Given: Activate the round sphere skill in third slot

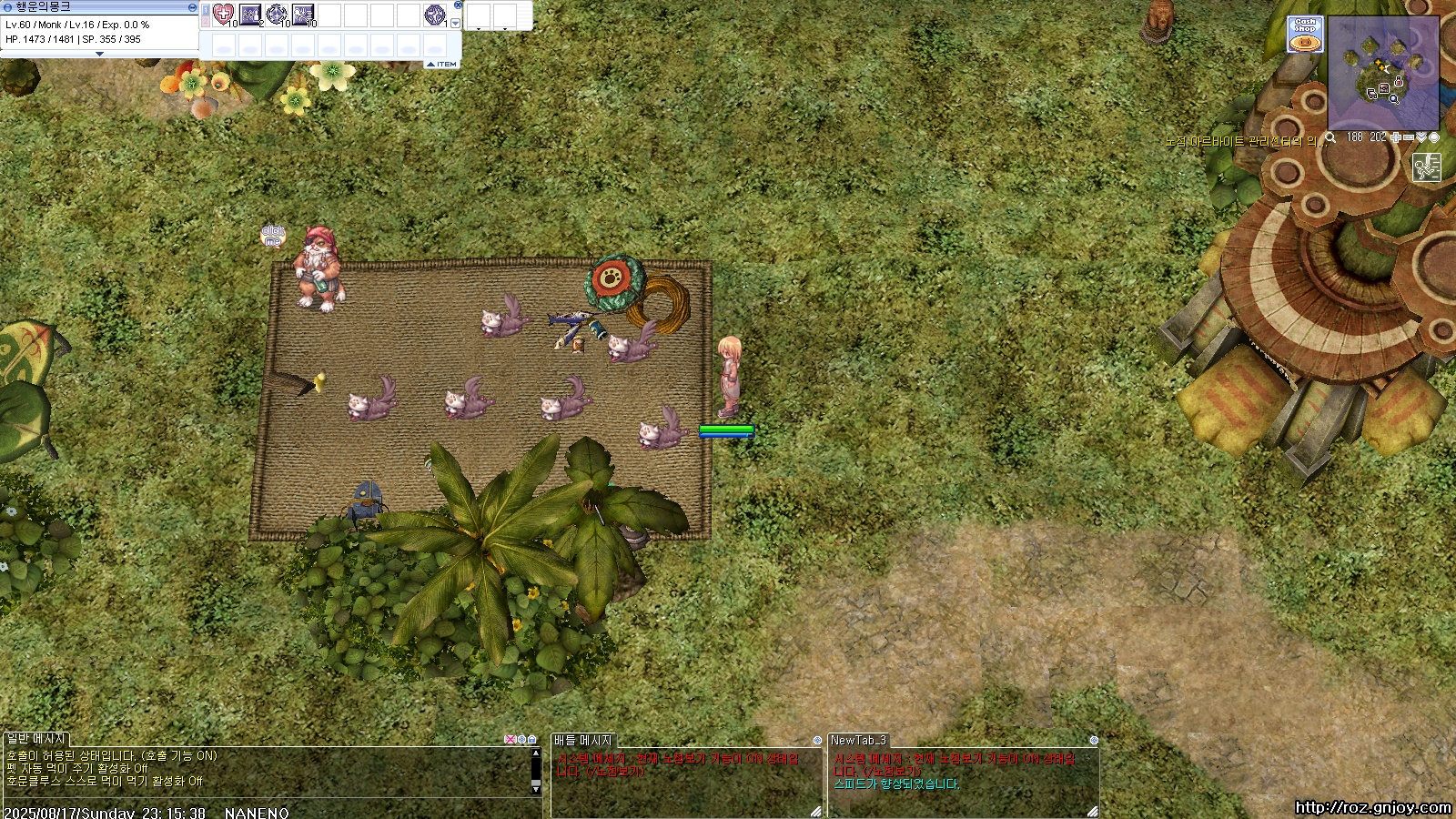Looking at the screenshot, I should click(277, 15).
